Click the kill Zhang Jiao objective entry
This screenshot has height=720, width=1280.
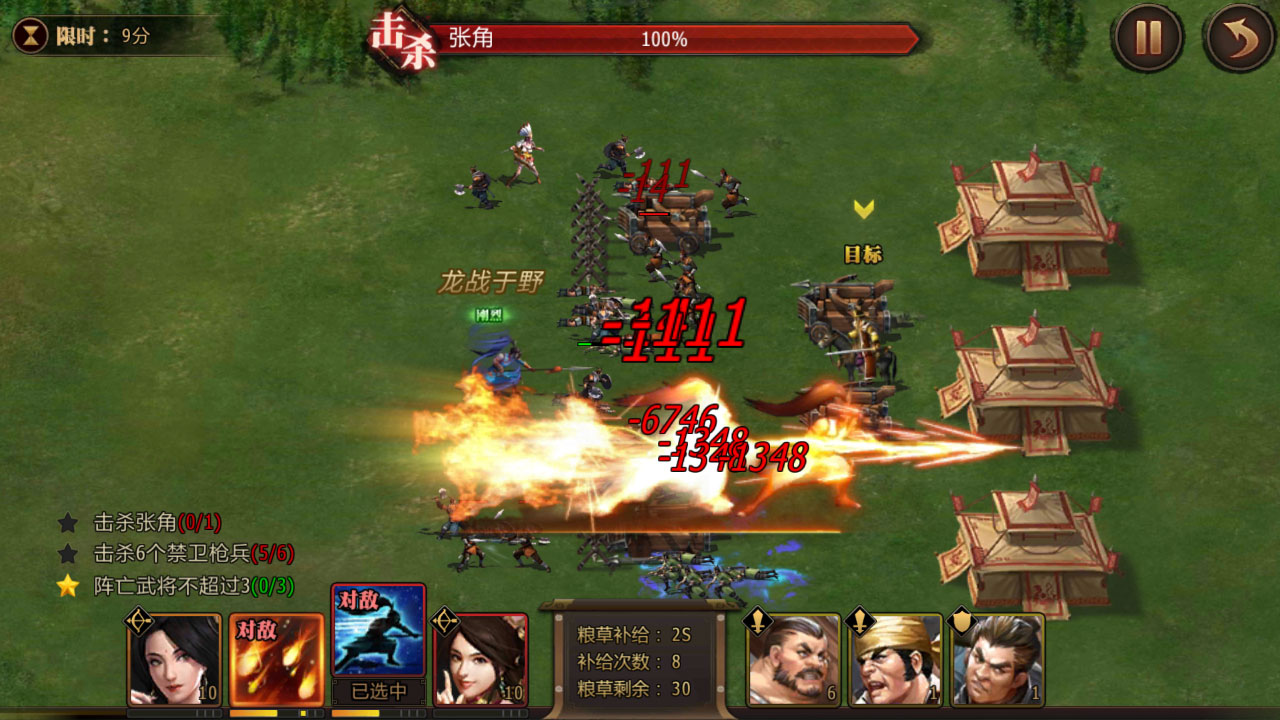pyautogui.click(x=156, y=522)
